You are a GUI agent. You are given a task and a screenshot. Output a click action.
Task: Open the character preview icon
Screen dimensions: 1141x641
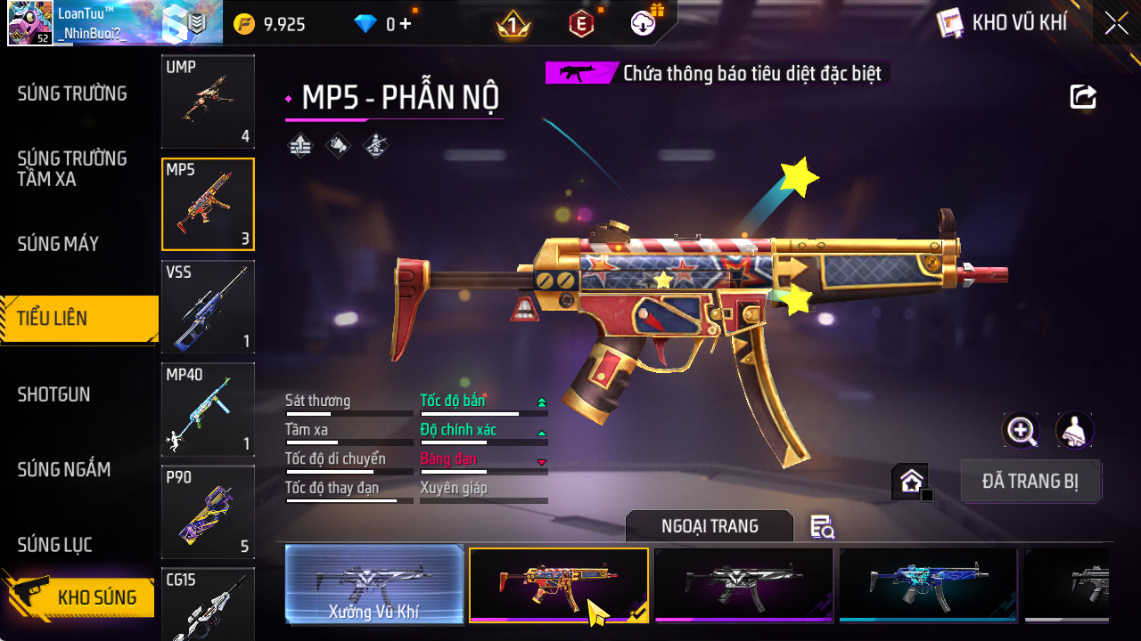pos(1075,431)
